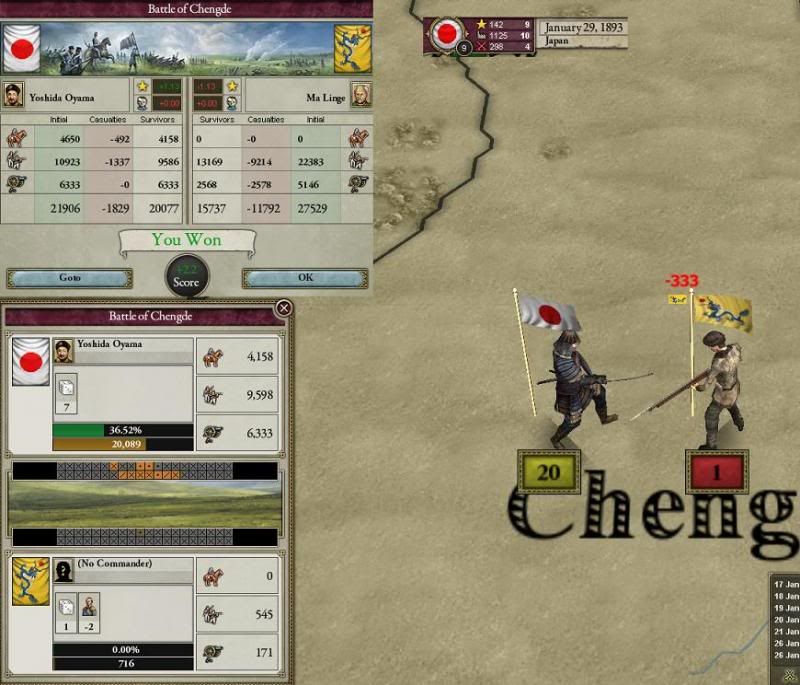This screenshot has height=685, width=800.
Task: Close the Battle of Chengde detail panel
Action: pos(284,309)
